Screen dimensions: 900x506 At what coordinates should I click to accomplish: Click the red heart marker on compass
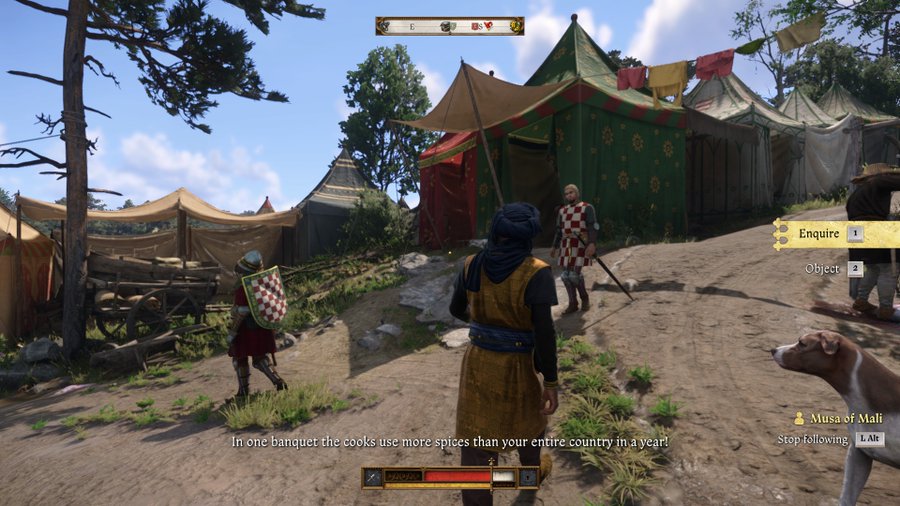pos(489,26)
